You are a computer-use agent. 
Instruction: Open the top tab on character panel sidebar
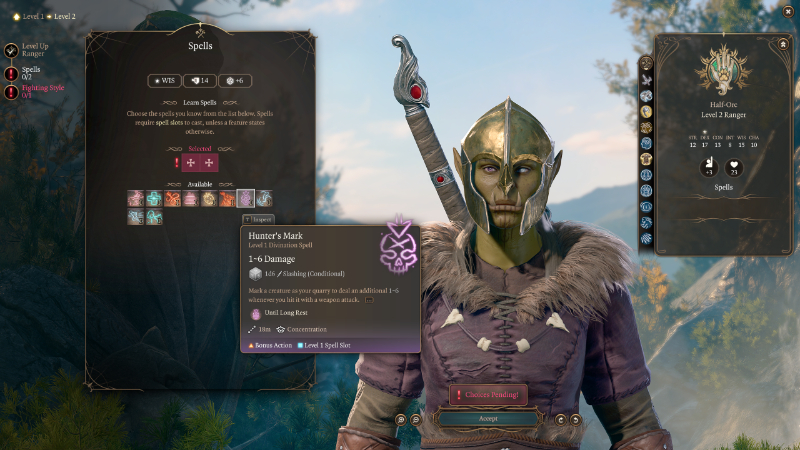[646, 64]
